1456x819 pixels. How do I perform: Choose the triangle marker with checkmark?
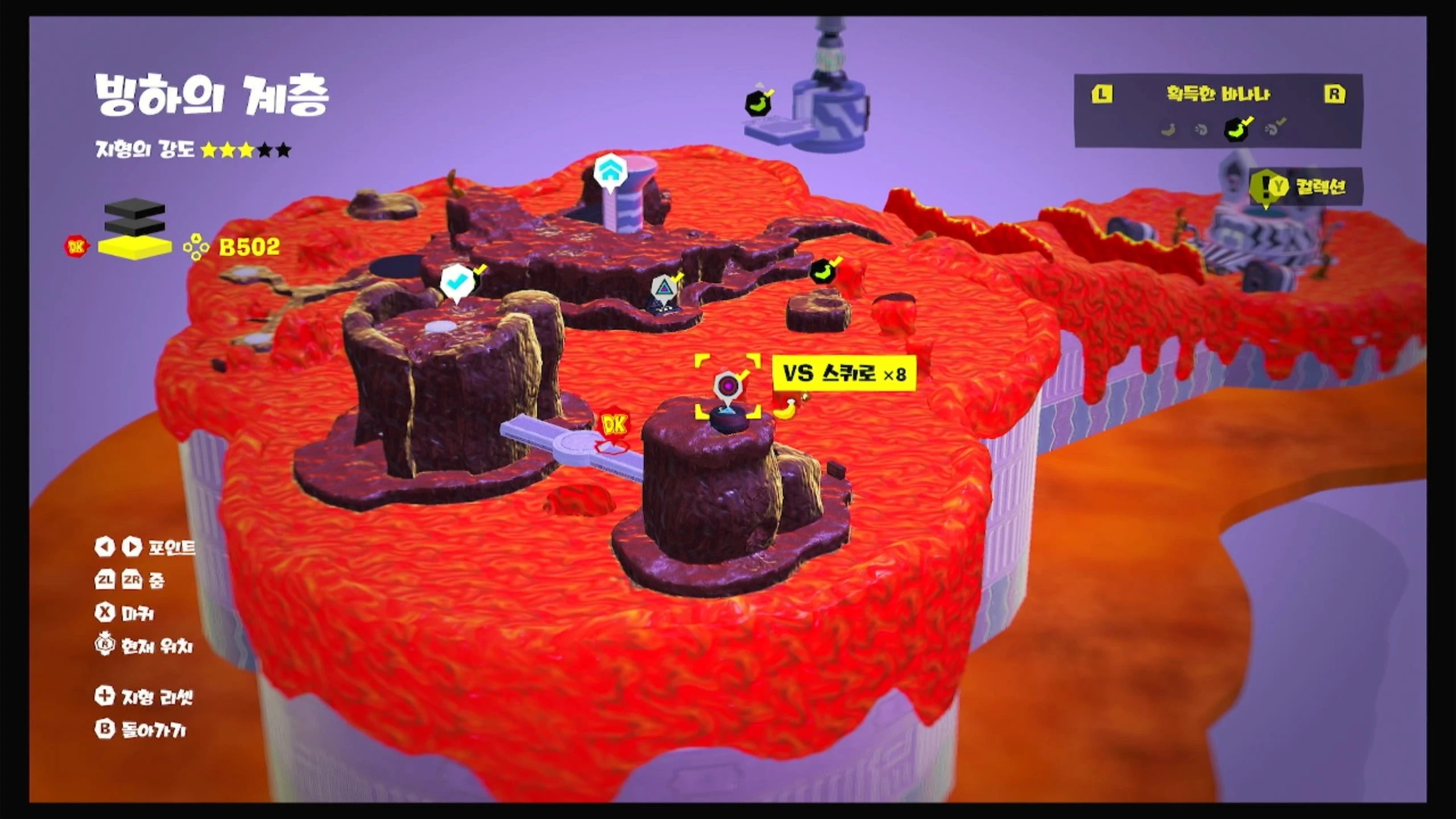pyautogui.click(x=663, y=288)
